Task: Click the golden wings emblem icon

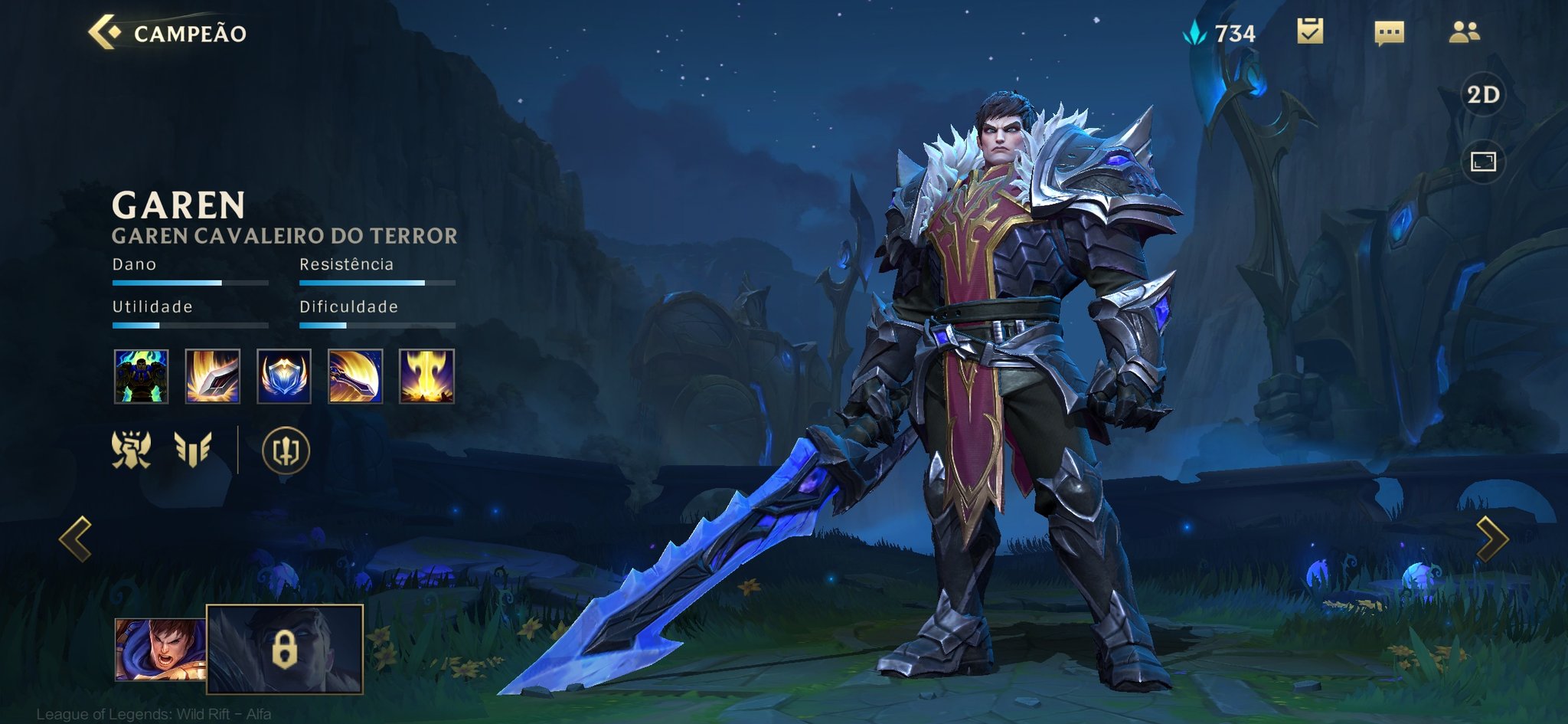Action: pos(192,450)
